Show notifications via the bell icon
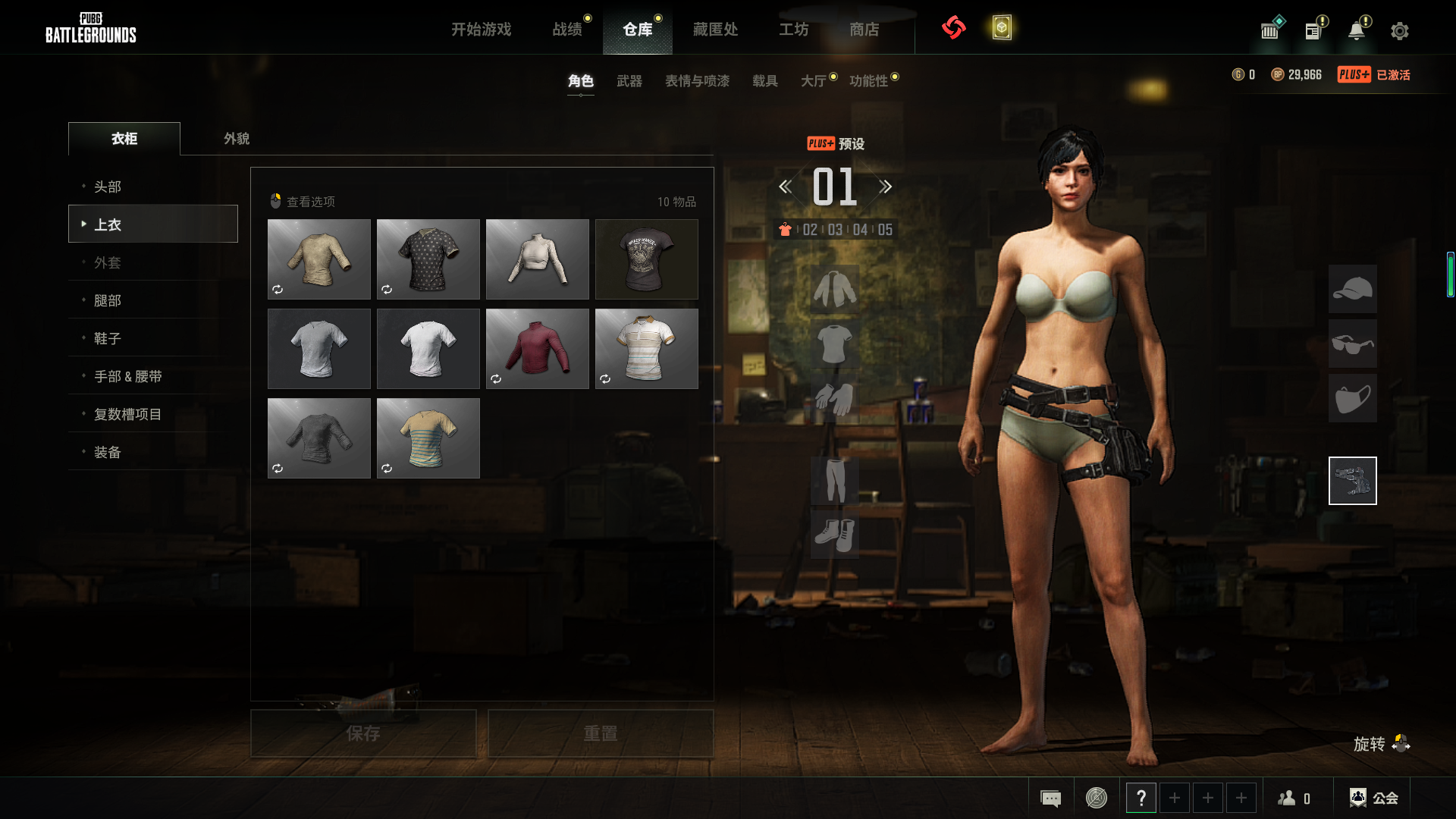 1356,31
